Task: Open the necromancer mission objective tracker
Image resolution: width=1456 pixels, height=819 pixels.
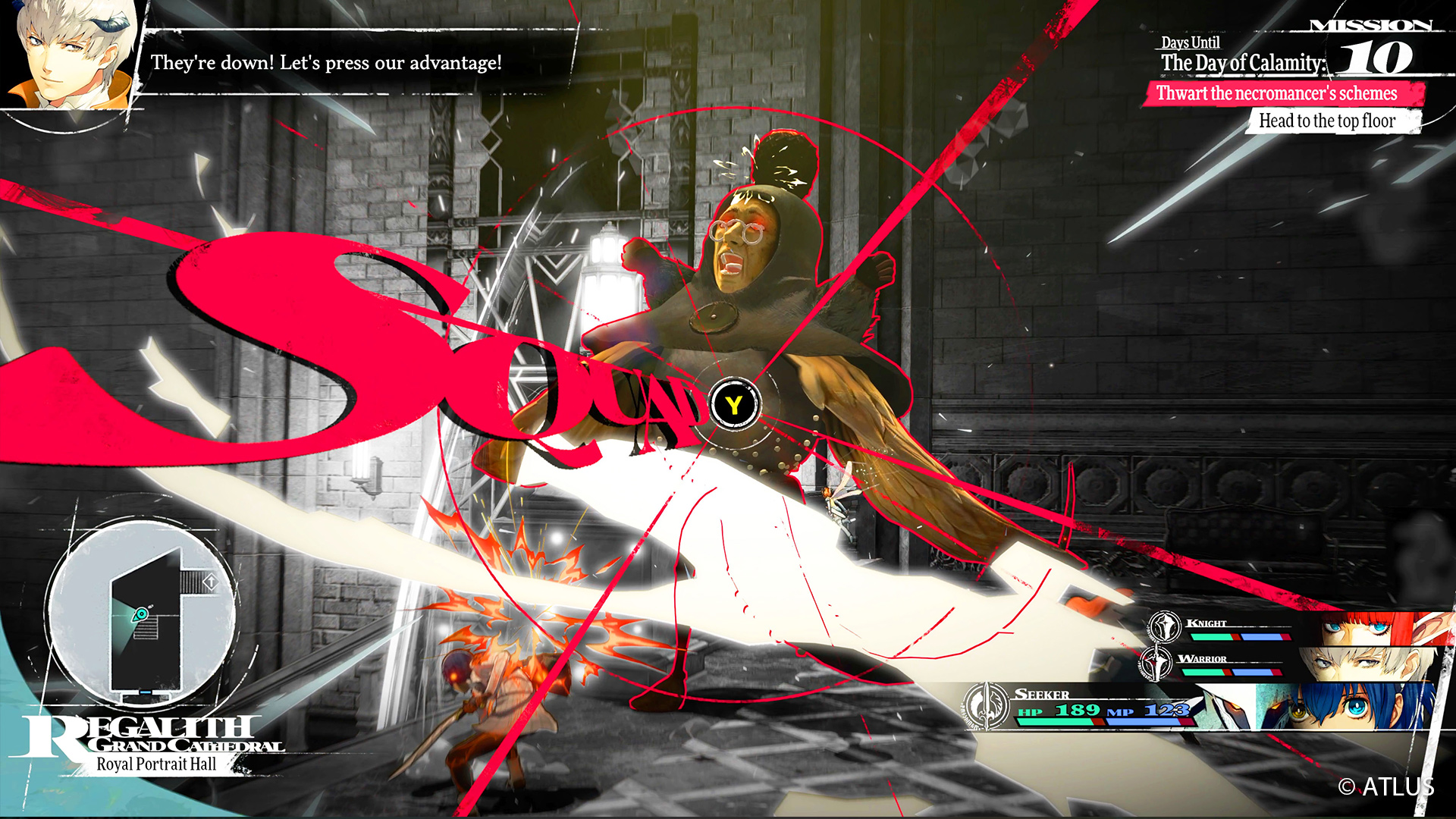Action: [1282, 94]
